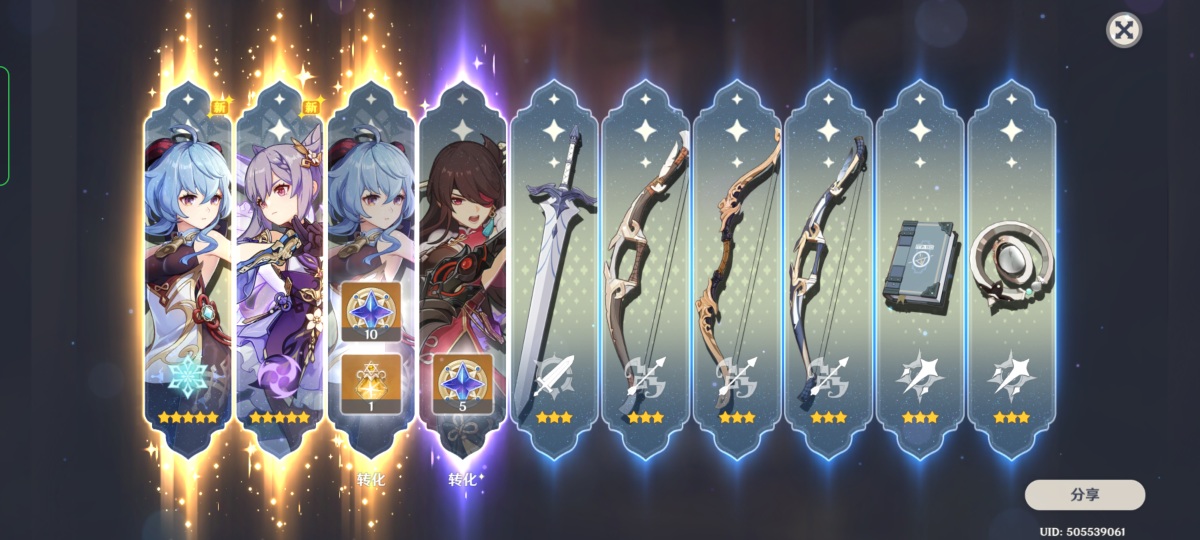Choose the Keqing five-star card
Image resolution: width=1200 pixels, height=540 pixels.
(x=279, y=270)
